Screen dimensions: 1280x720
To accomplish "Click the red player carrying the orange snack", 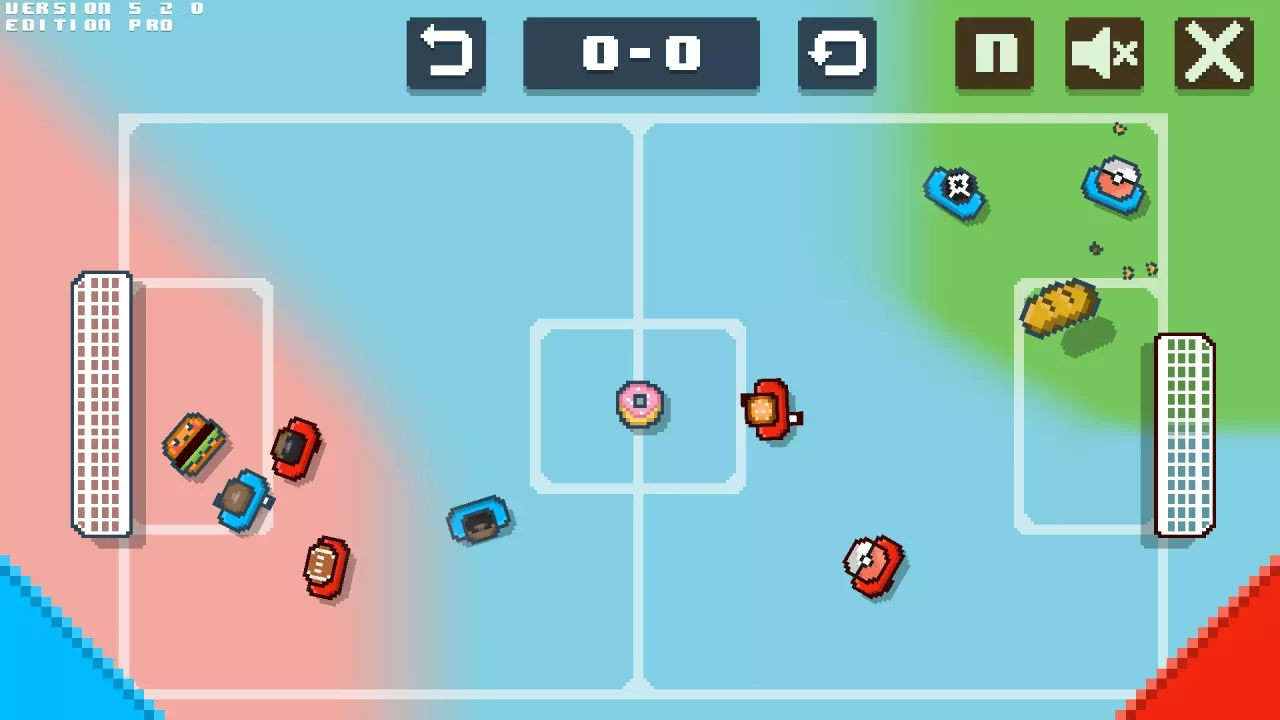I will [x=770, y=412].
